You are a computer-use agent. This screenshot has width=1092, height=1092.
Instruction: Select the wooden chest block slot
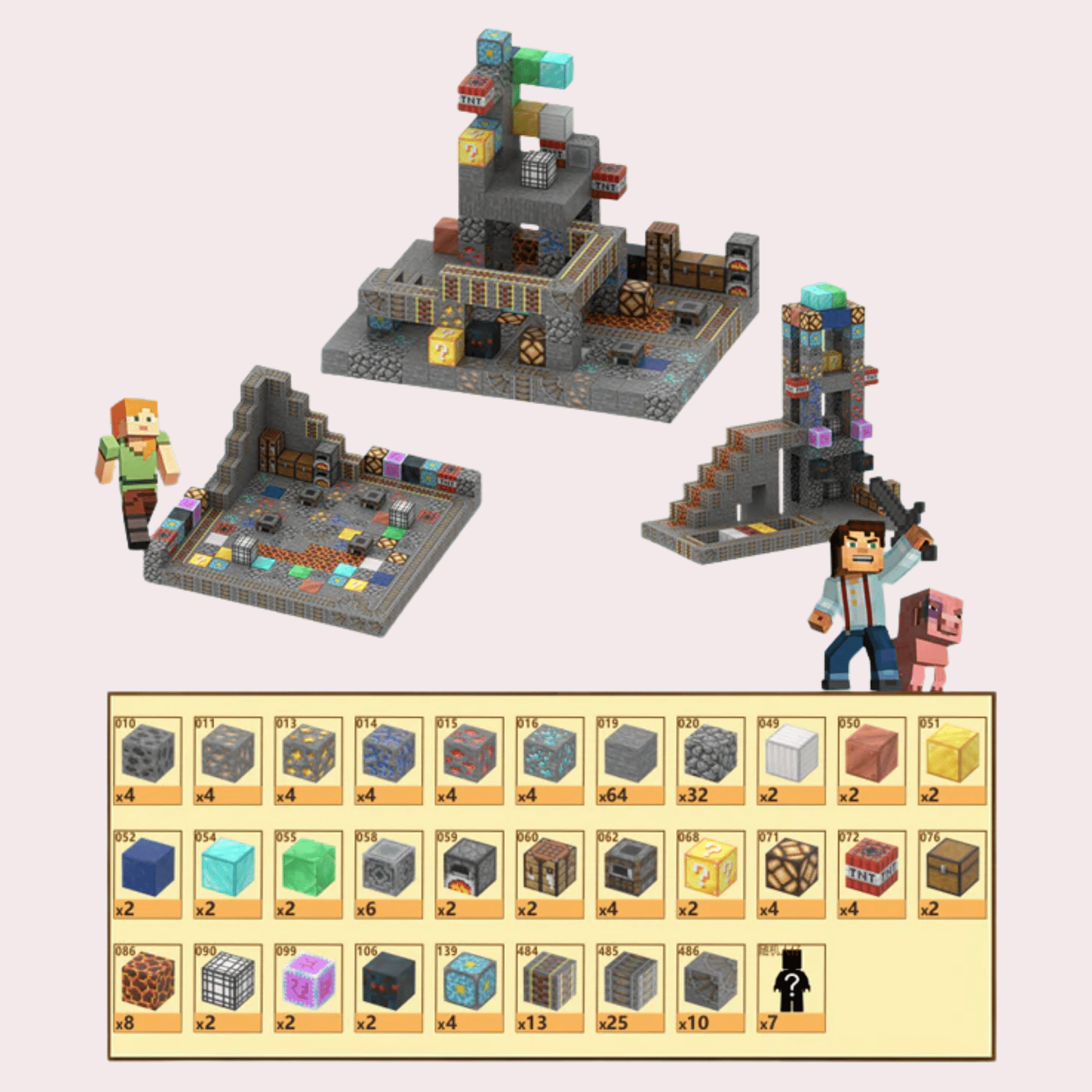(952, 874)
